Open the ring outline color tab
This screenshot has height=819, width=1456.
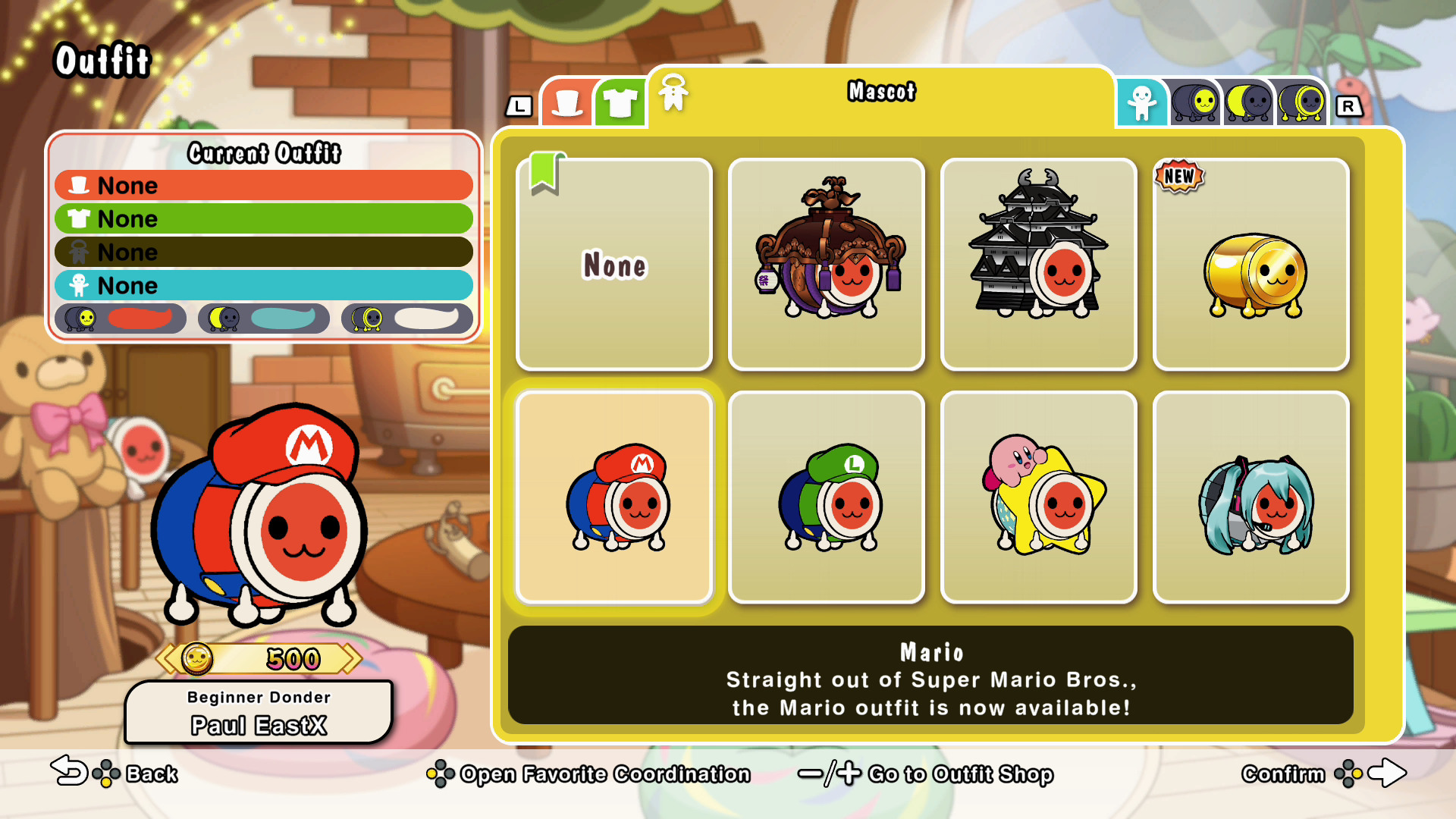1301,103
